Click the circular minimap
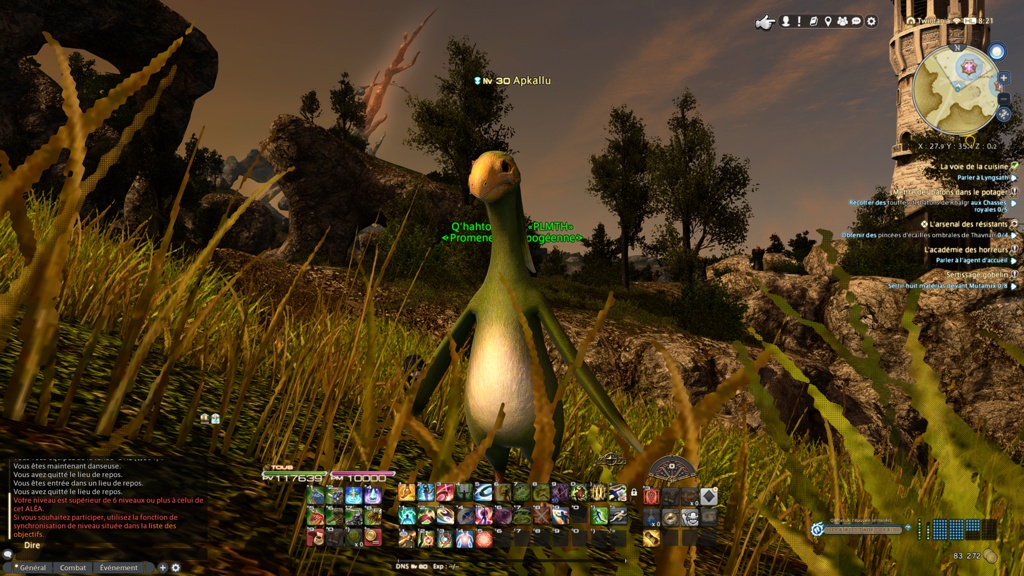The image size is (1024, 576). 955,88
